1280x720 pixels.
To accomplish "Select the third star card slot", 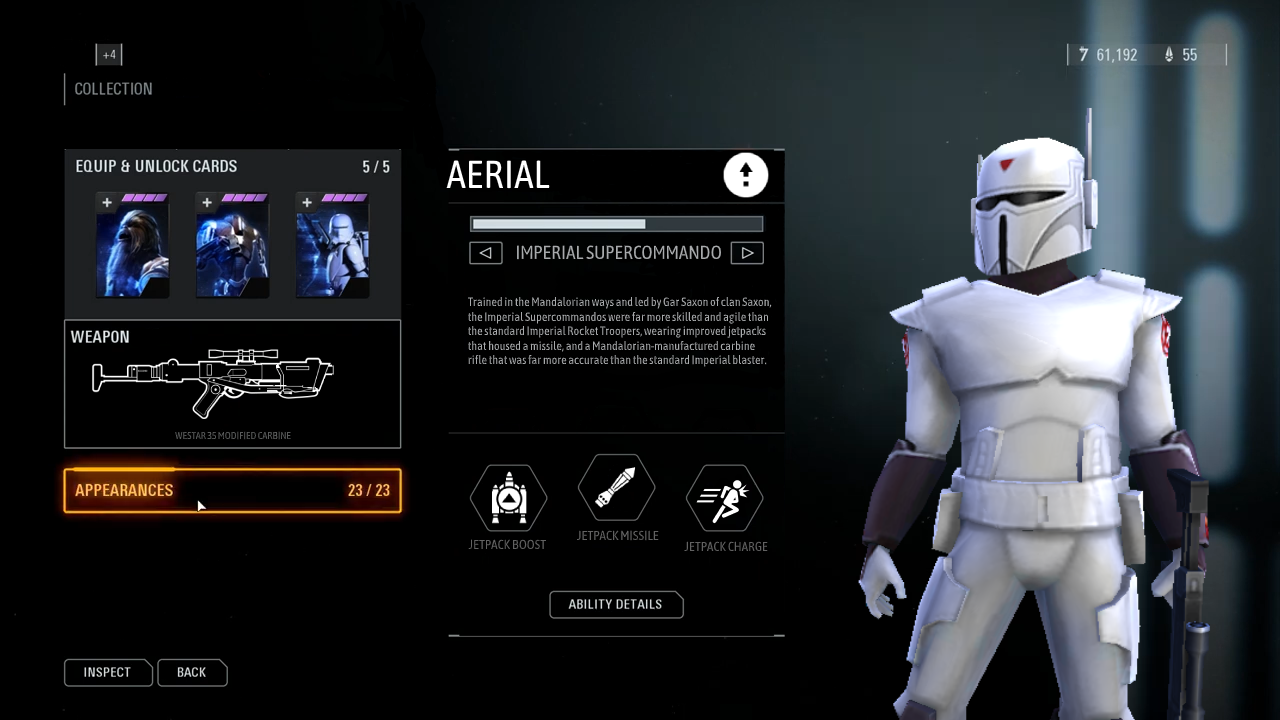I will point(332,244).
